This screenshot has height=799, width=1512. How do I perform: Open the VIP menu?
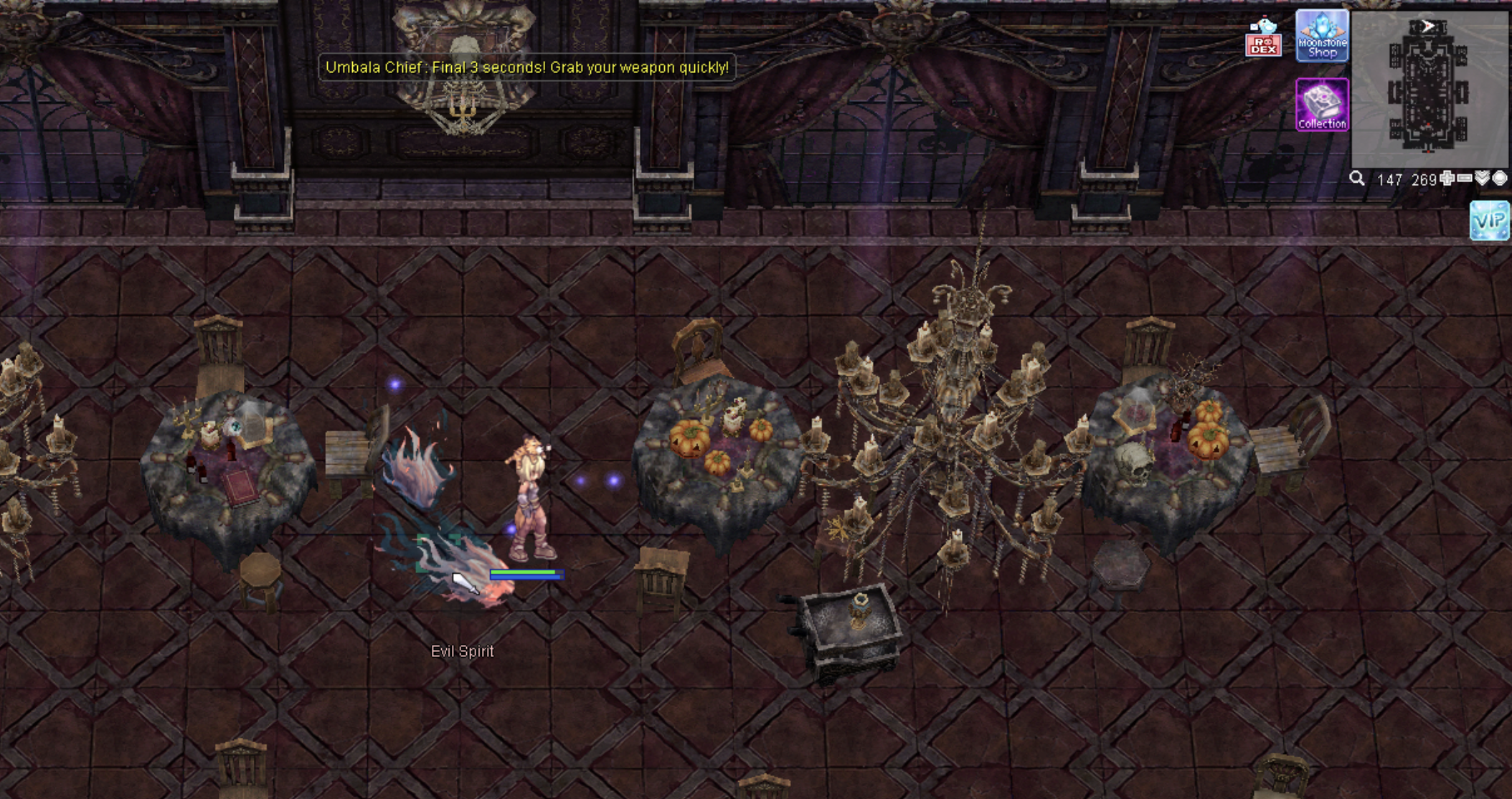click(1490, 220)
